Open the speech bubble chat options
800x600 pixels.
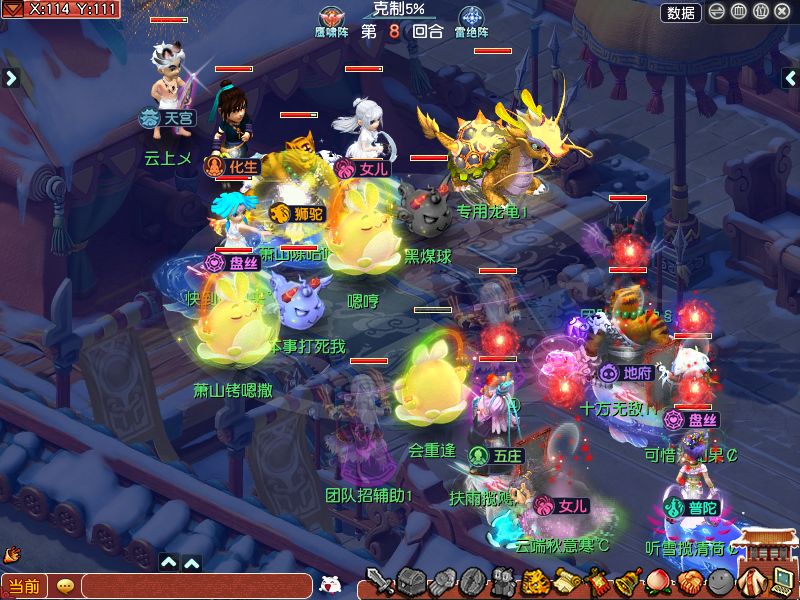click(65, 586)
